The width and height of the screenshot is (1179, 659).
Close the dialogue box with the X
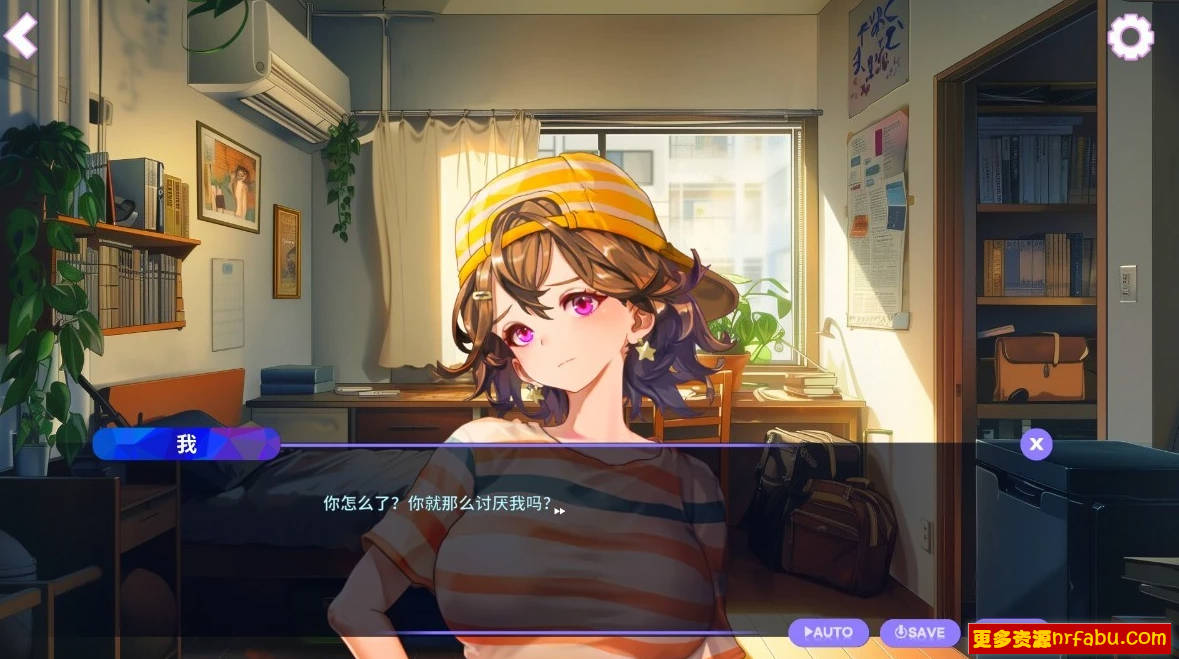pyautogui.click(x=1036, y=444)
